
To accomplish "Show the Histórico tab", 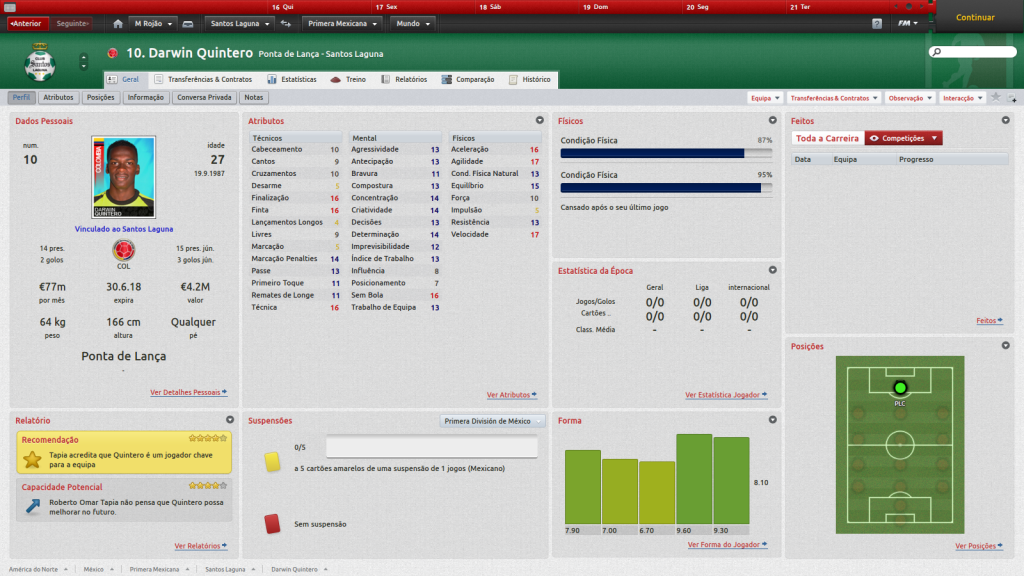I will (x=530, y=79).
